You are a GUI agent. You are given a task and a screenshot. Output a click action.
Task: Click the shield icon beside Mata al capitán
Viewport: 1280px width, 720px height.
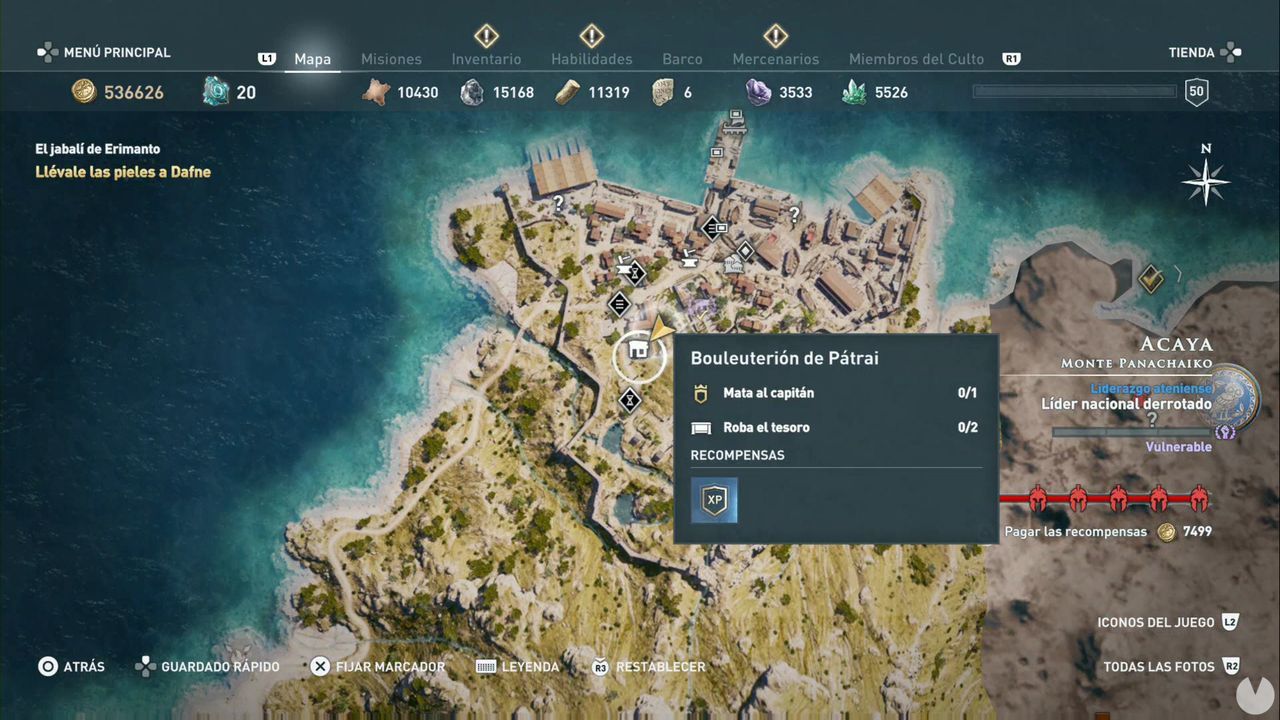699,393
